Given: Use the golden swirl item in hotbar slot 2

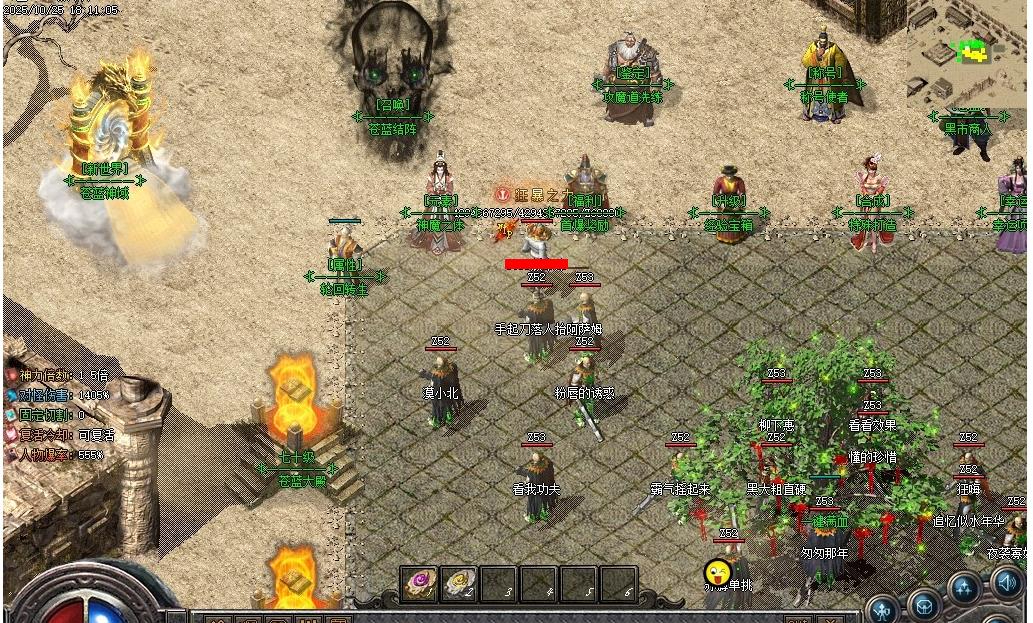Looking at the screenshot, I should click(458, 583).
